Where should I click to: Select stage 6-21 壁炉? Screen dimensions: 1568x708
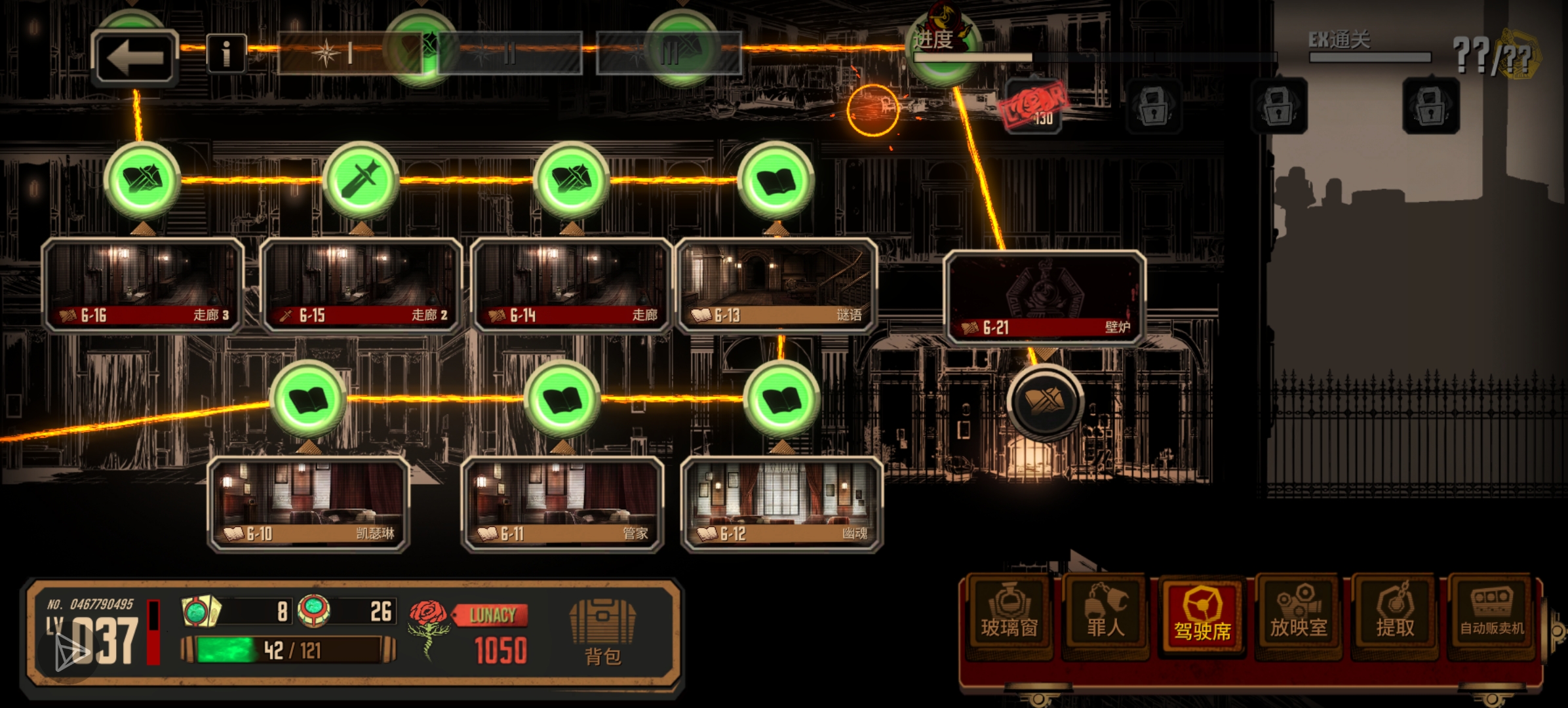click(x=1045, y=297)
